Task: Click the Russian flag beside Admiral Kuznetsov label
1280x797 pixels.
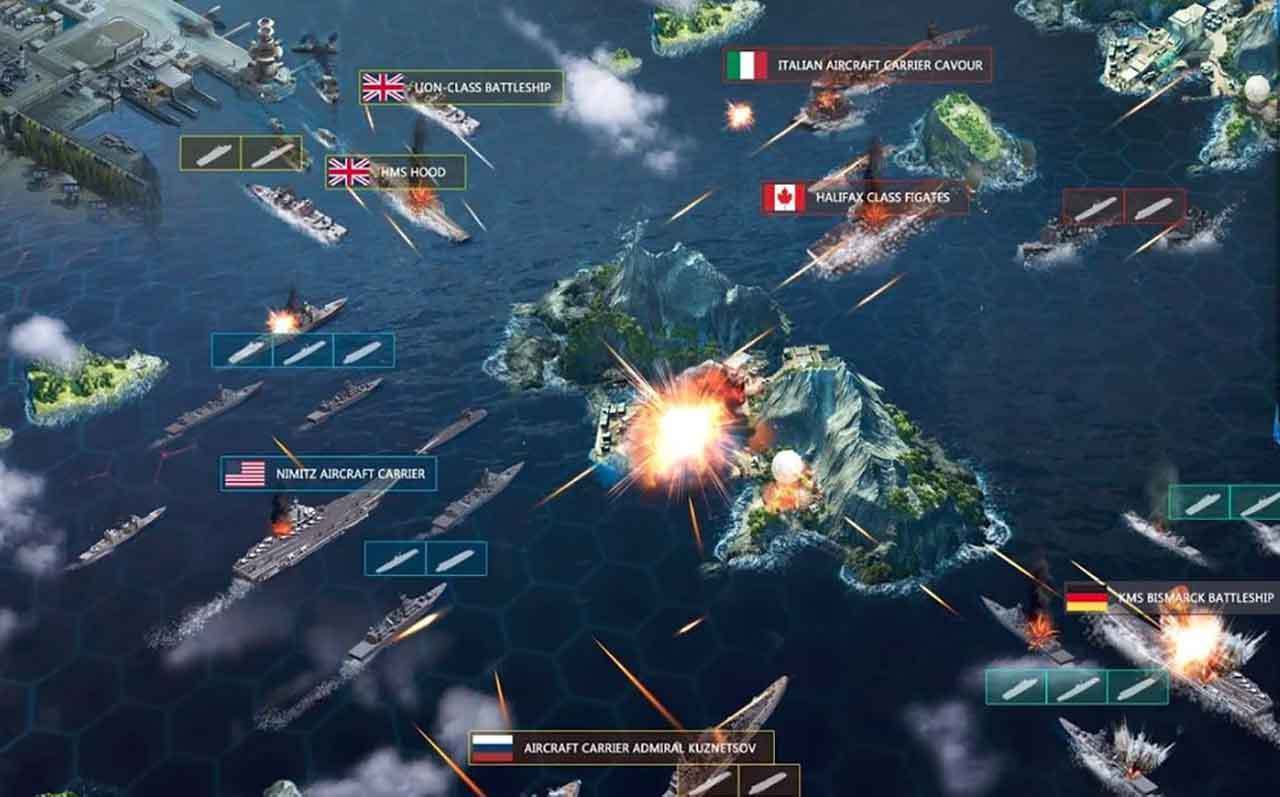Action: coord(492,744)
